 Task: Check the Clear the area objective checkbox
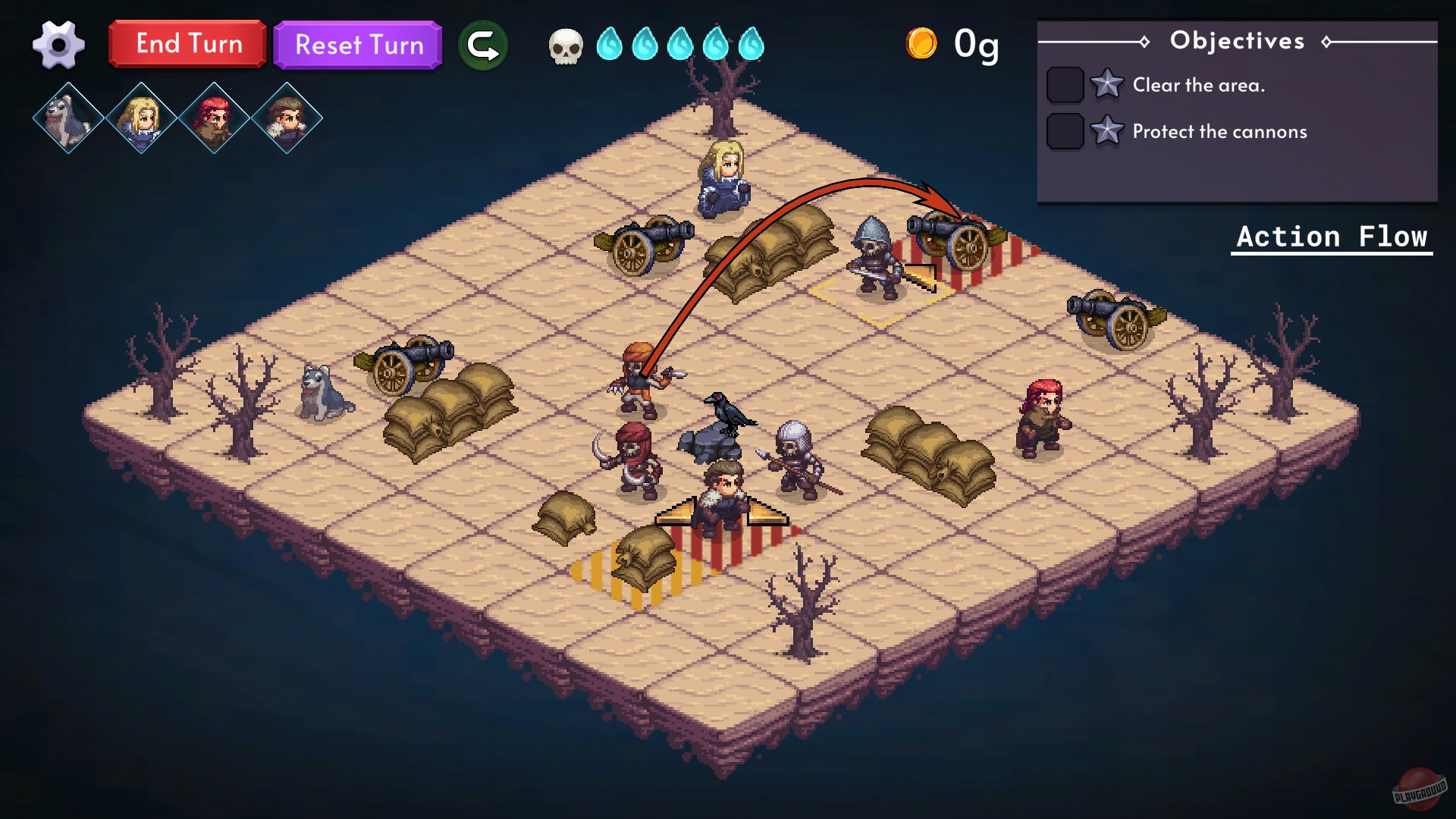pyautogui.click(x=1065, y=85)
